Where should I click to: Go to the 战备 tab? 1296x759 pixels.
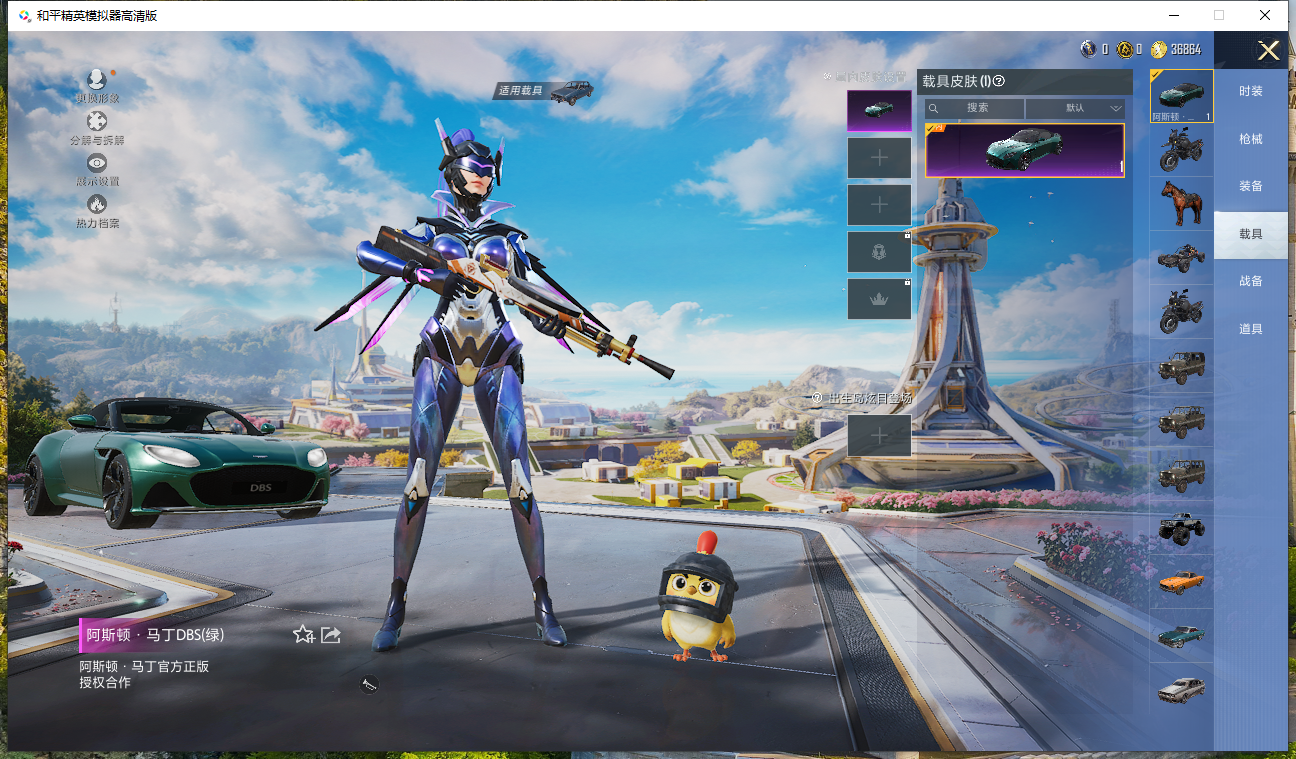(1250, 281)
